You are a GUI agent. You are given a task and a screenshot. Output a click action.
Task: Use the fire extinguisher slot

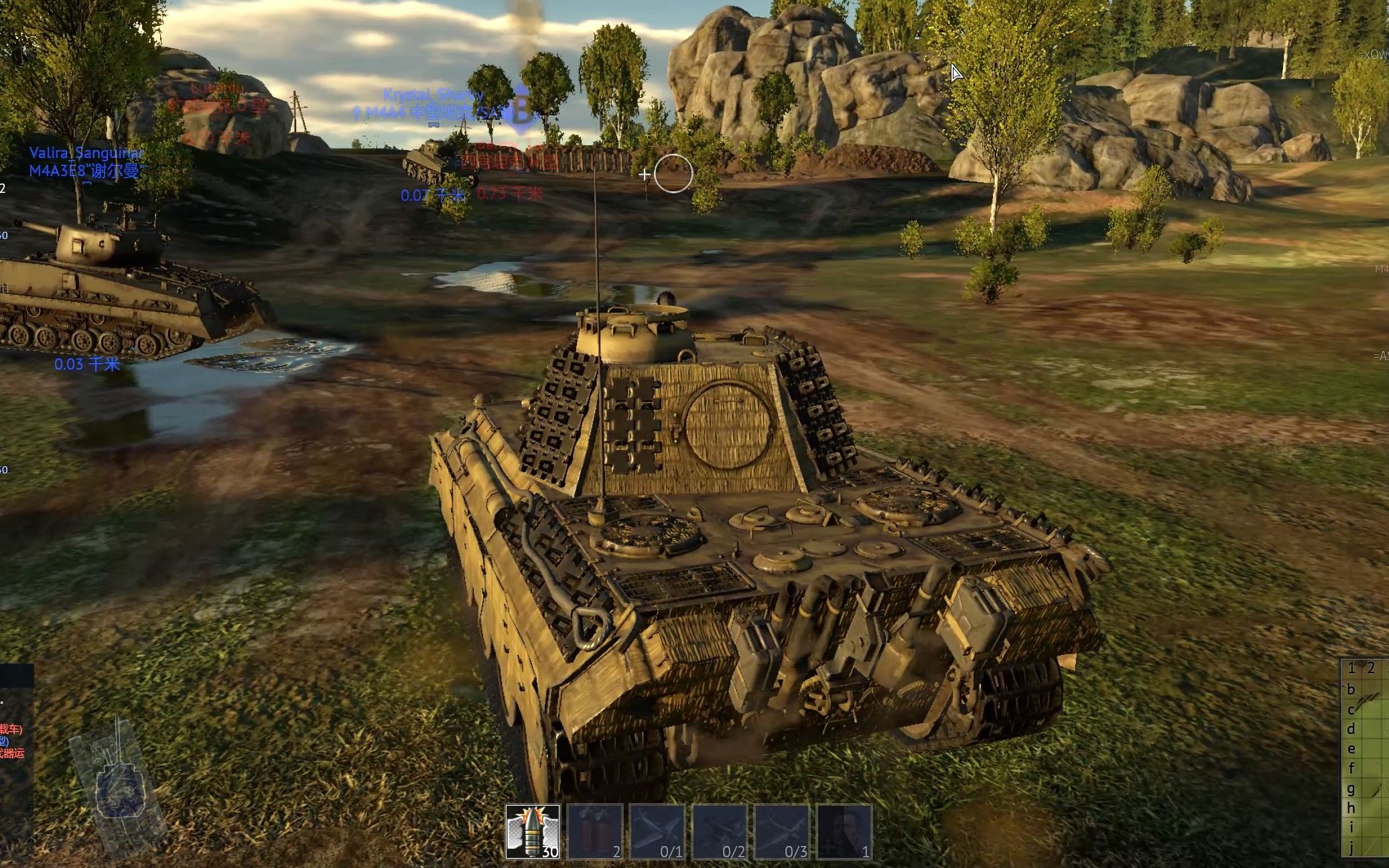pos(595,831)
